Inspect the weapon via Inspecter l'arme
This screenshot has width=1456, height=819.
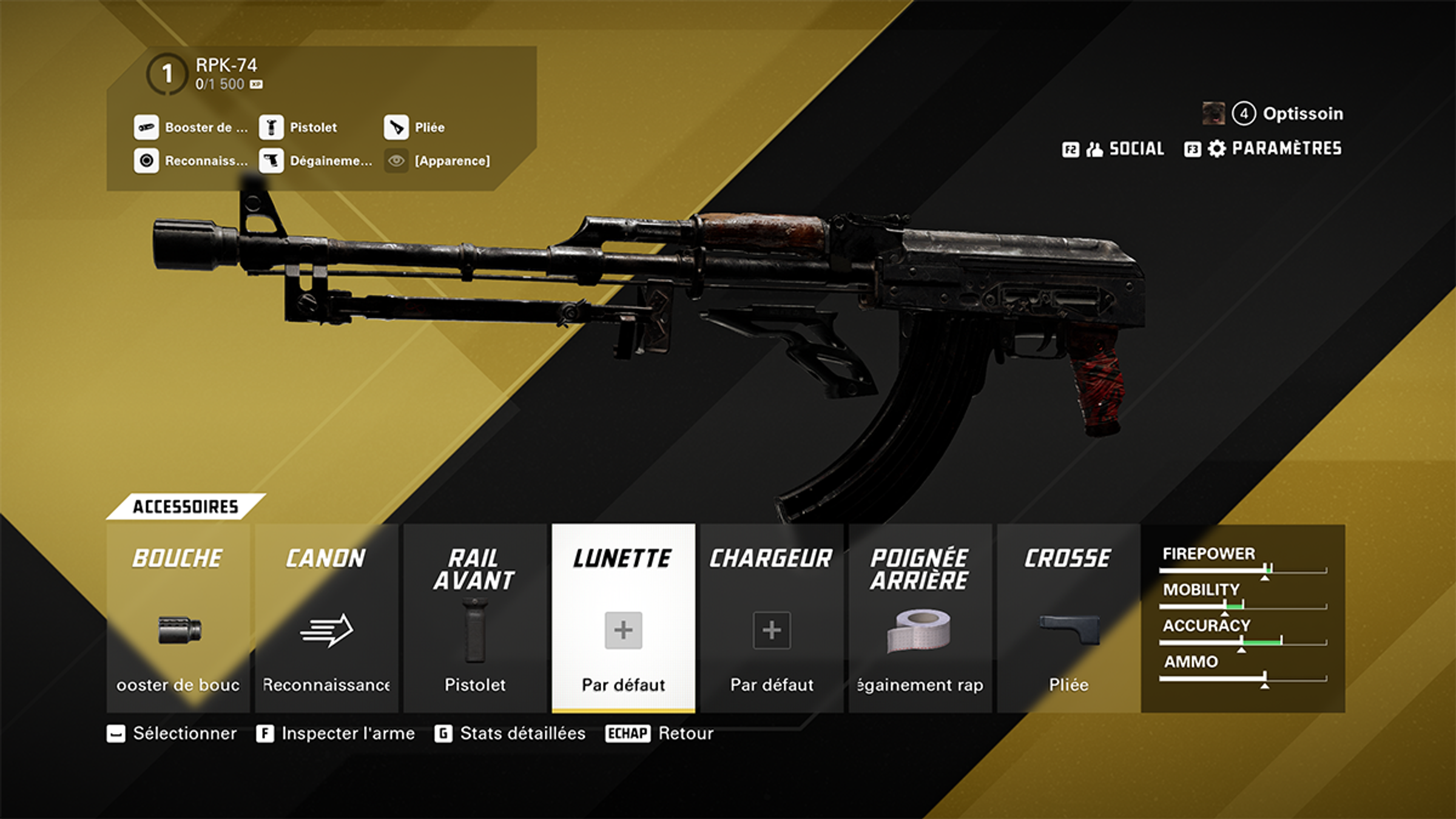348,733
